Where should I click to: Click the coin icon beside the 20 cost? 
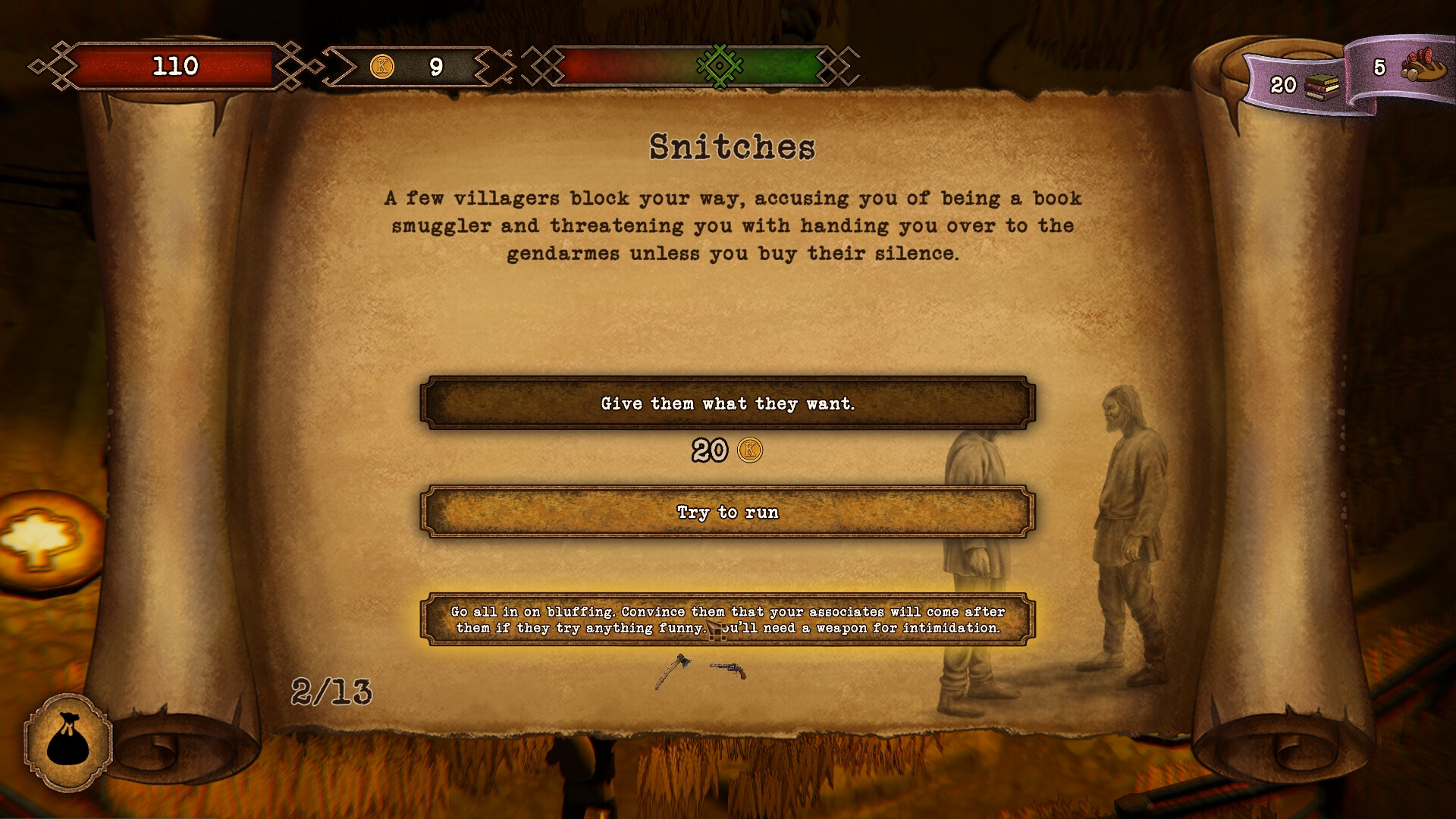[751, 451]
